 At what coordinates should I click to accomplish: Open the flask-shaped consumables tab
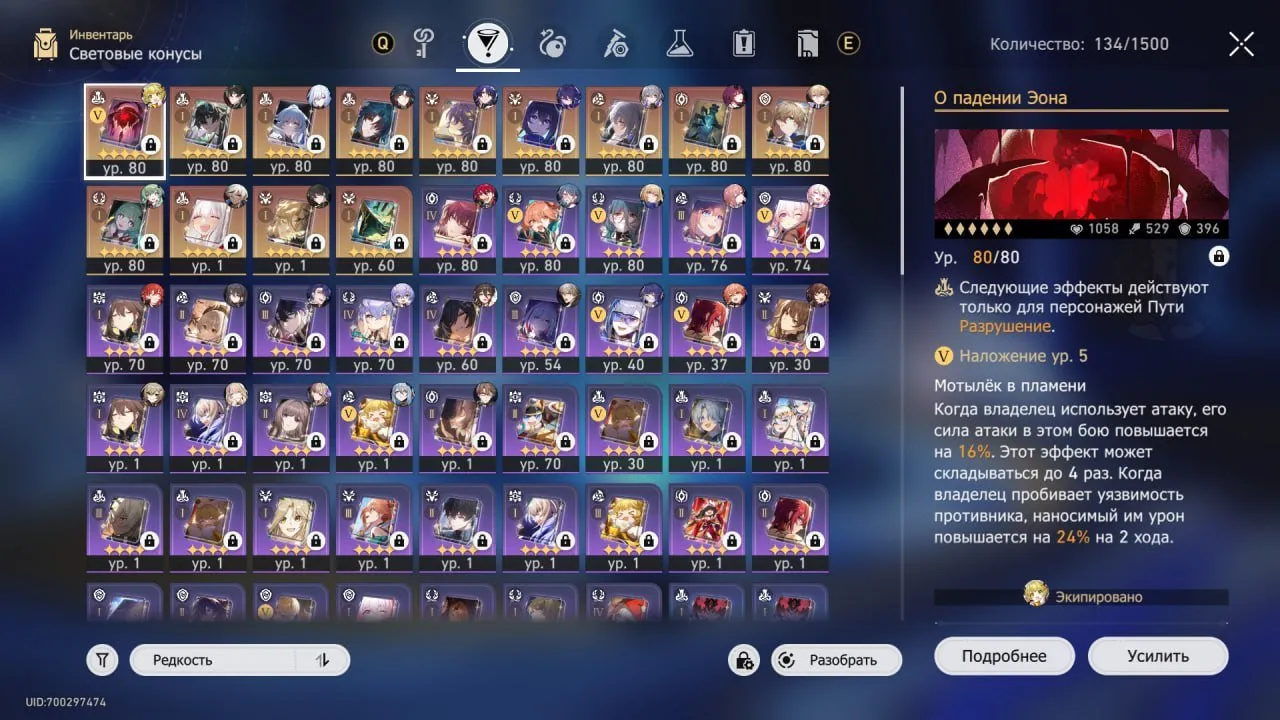(678, 43)
